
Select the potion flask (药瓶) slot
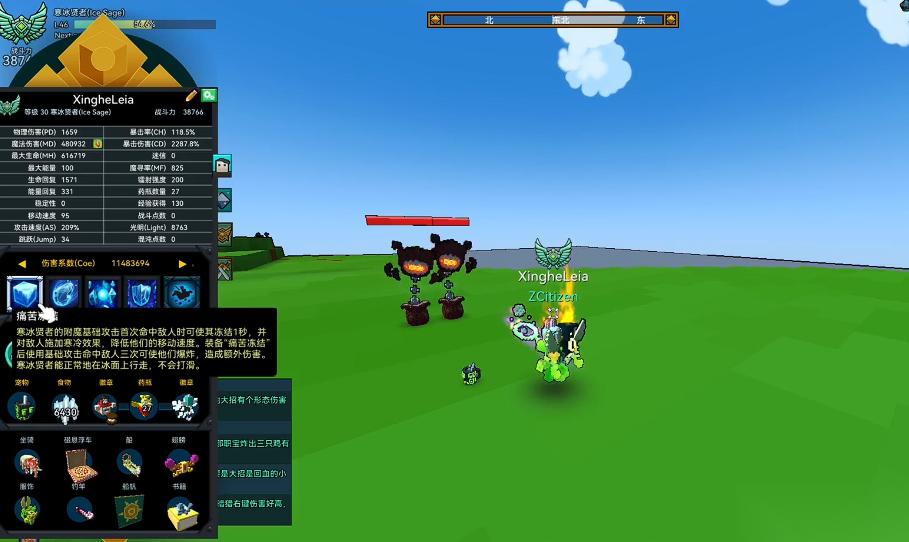coord(144,407)
